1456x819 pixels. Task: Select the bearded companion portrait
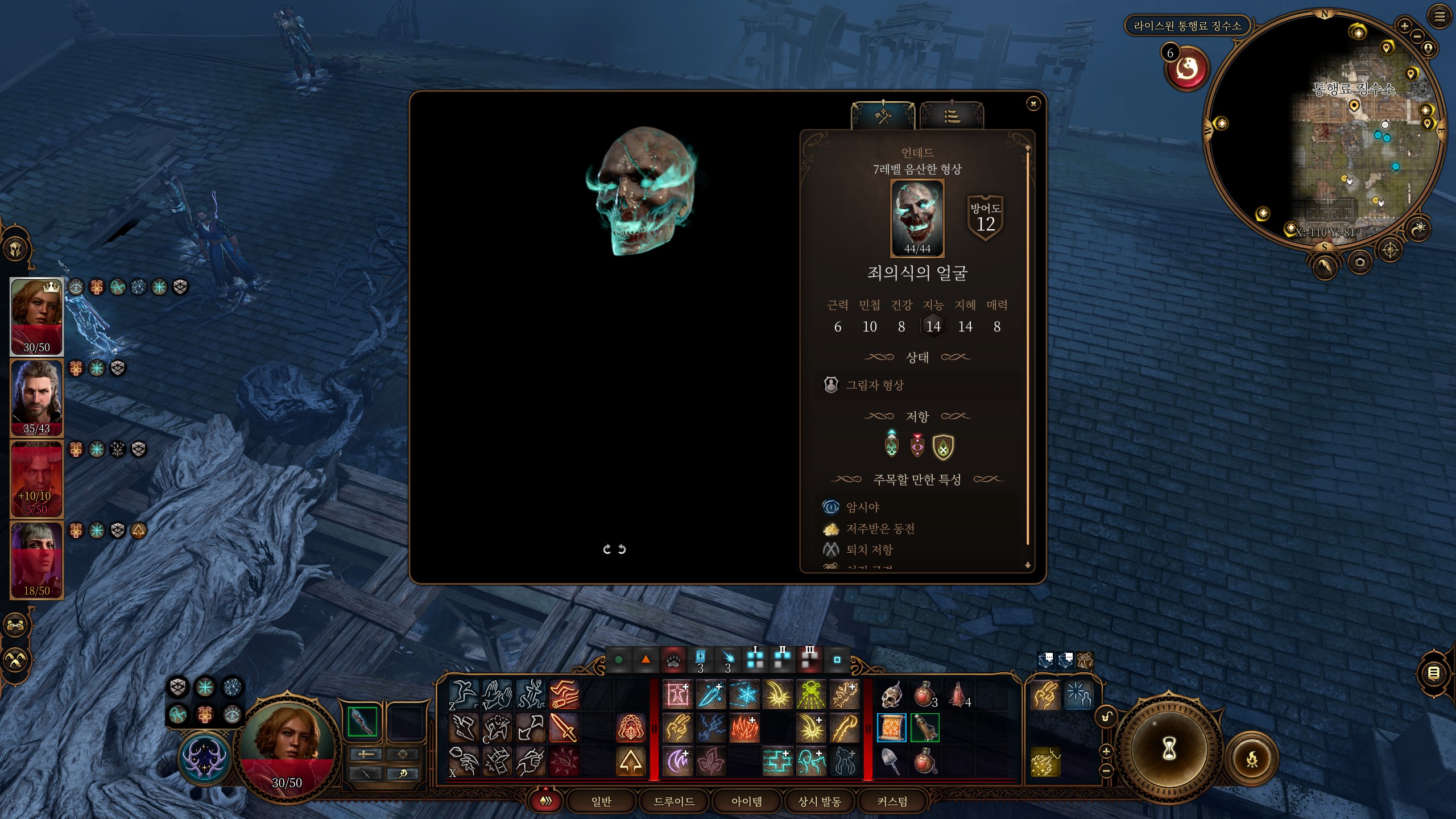[x=36, y=398]
